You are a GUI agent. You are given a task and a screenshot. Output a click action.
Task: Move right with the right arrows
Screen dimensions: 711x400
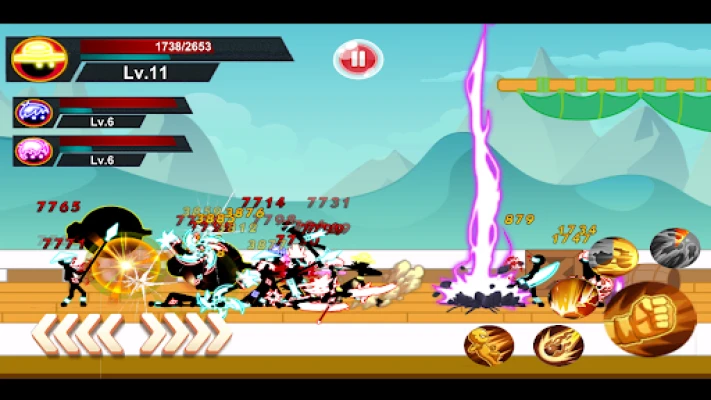(185, 334)
